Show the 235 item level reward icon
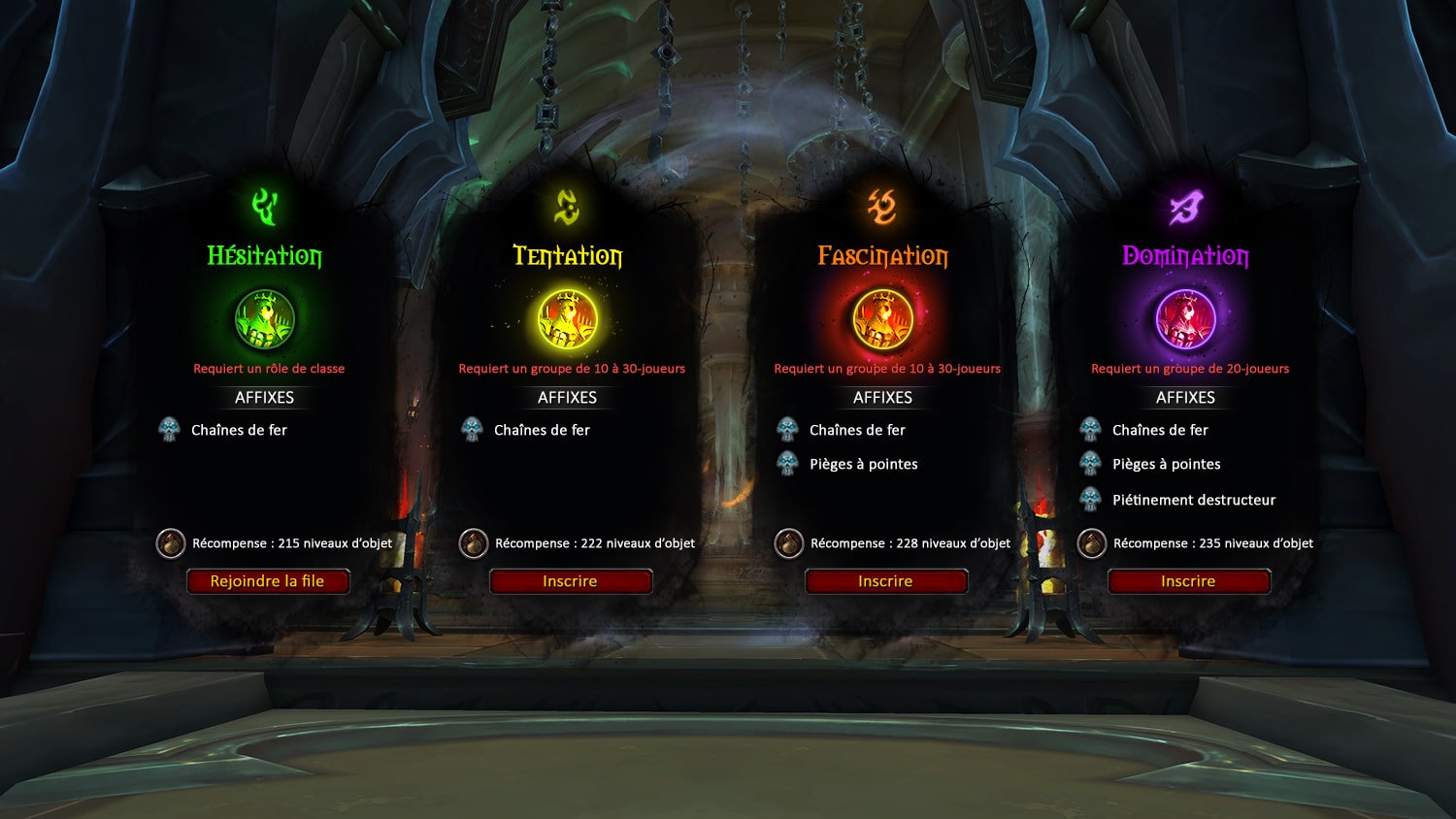The image size is (1456, 819). tap(1091, 543)
